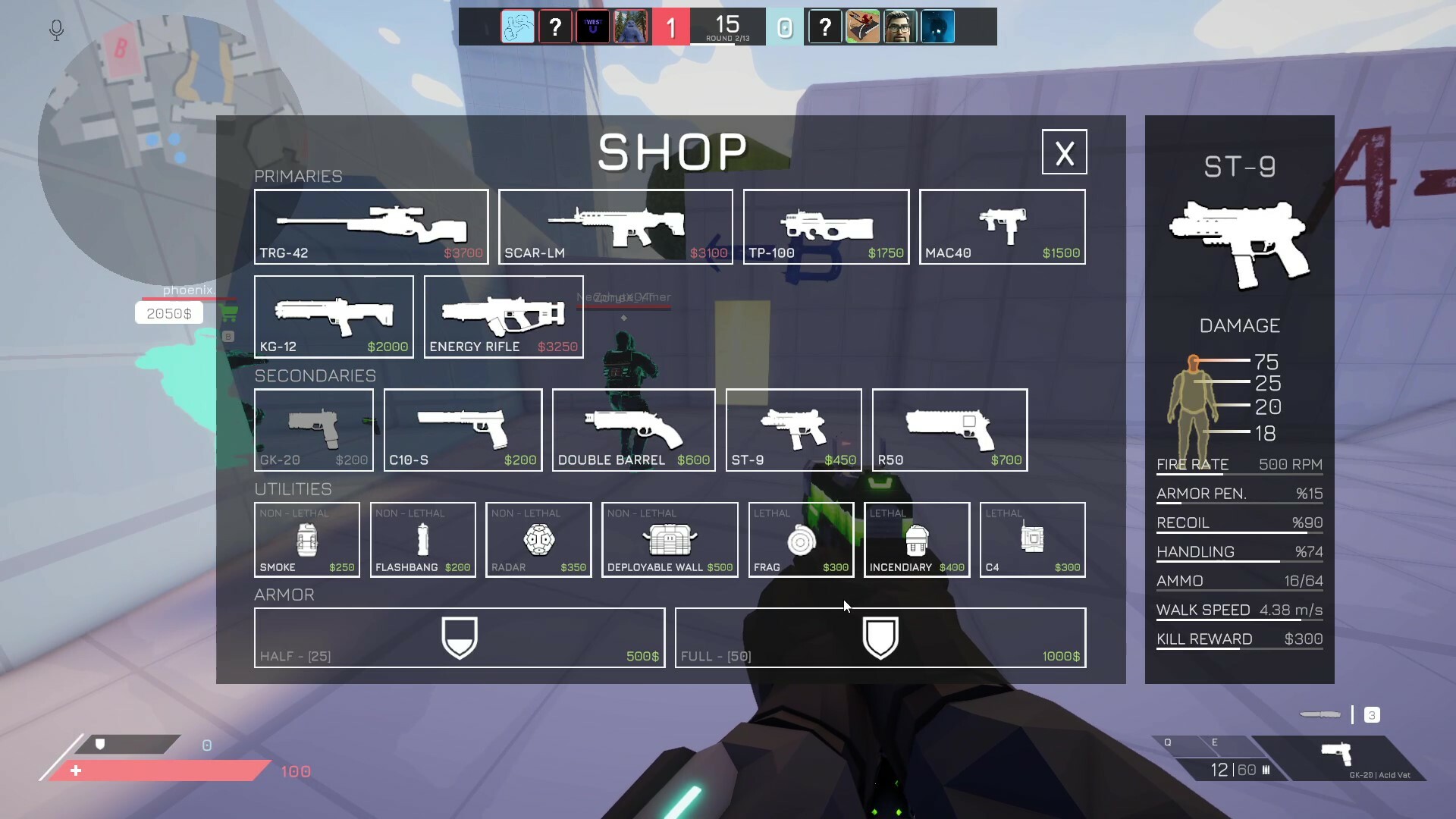
Task: Buy the R50 revolver
Action: (x=949, y=429)
